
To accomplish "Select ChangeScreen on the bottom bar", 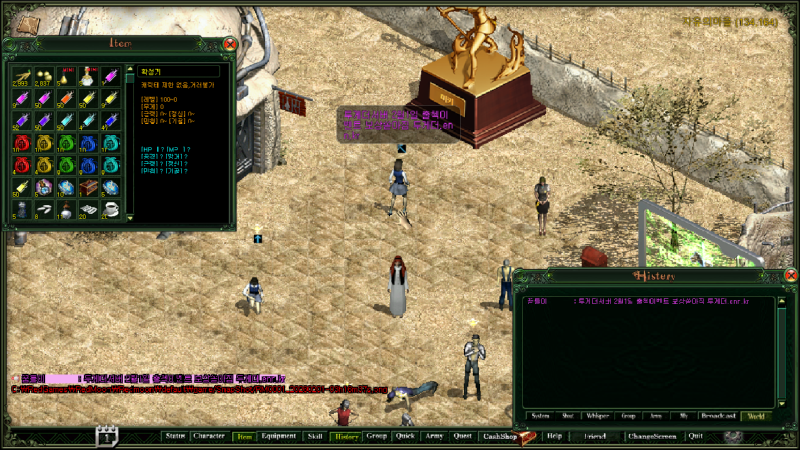I will 652,436.
